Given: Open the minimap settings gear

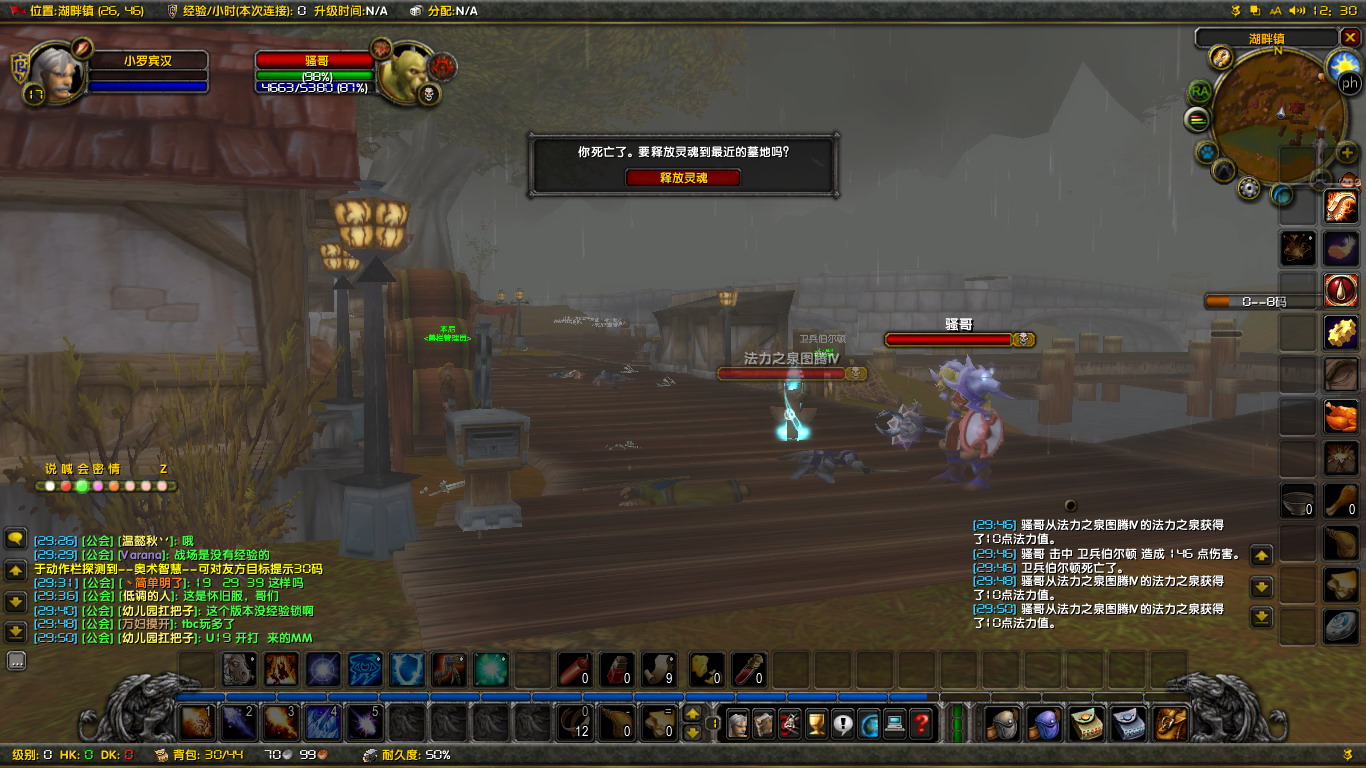Looking at the screenshot, I should (1248, 186).
